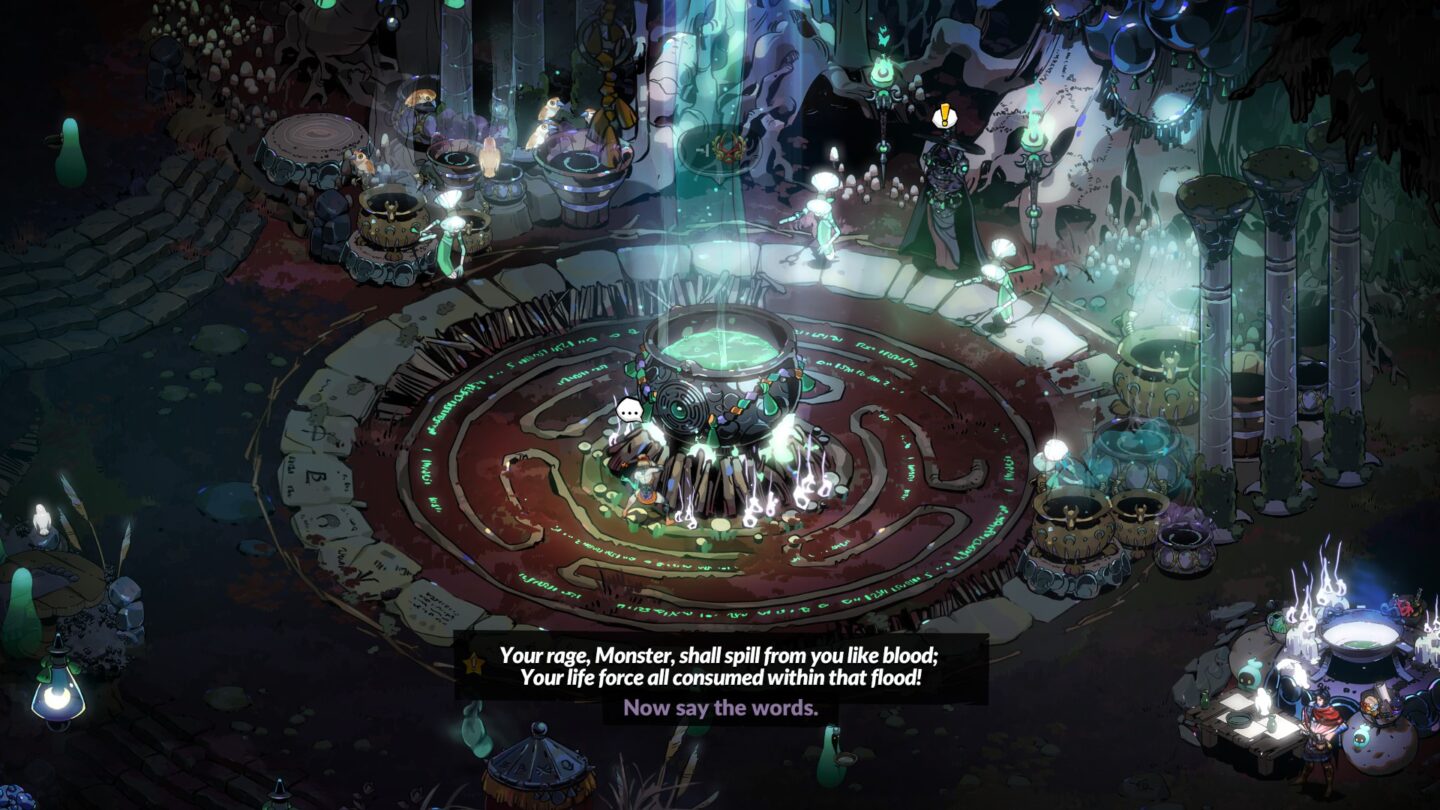Click the dialogue line 'Your rage, Monster'
This screenshot has height=810, width=1440.
(x=620, y=655)
